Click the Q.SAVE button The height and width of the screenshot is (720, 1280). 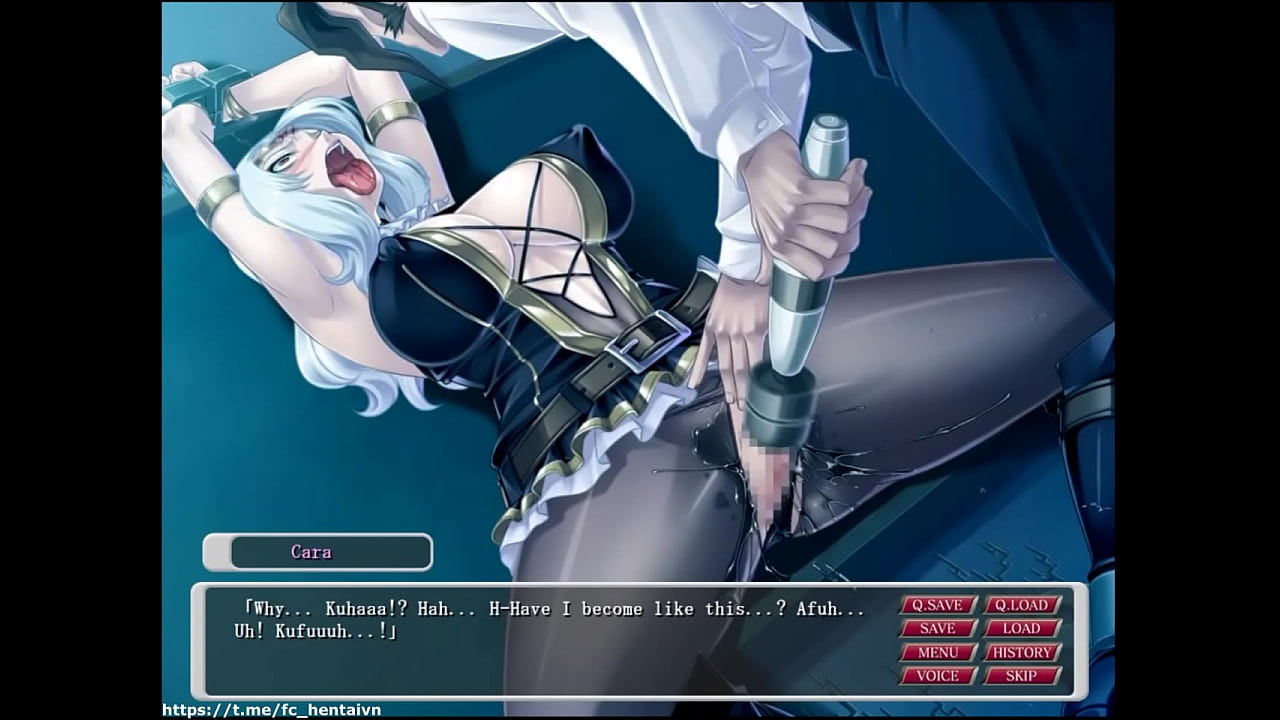(x=938, y=605)
